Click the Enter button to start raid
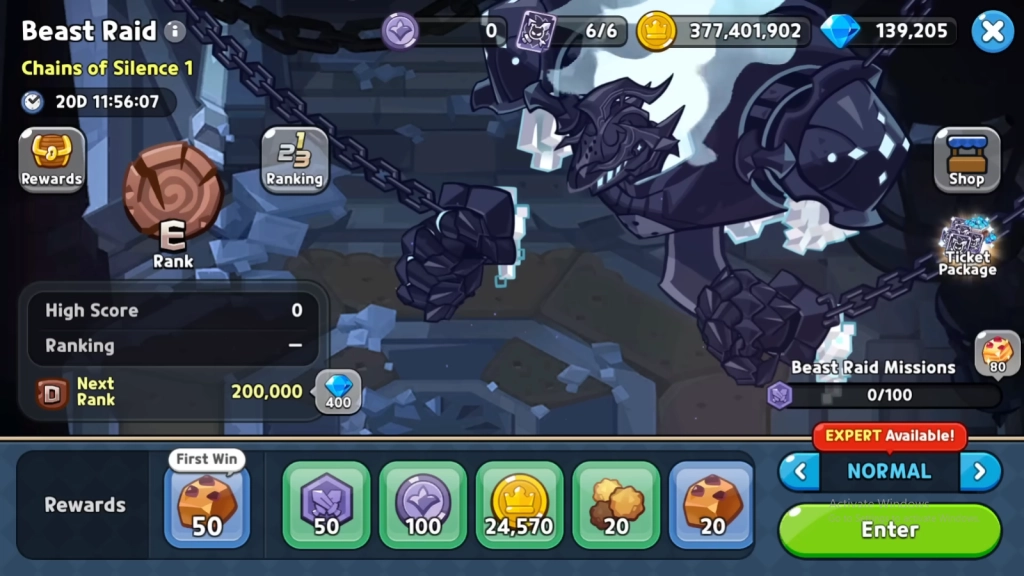 (889, 530)
